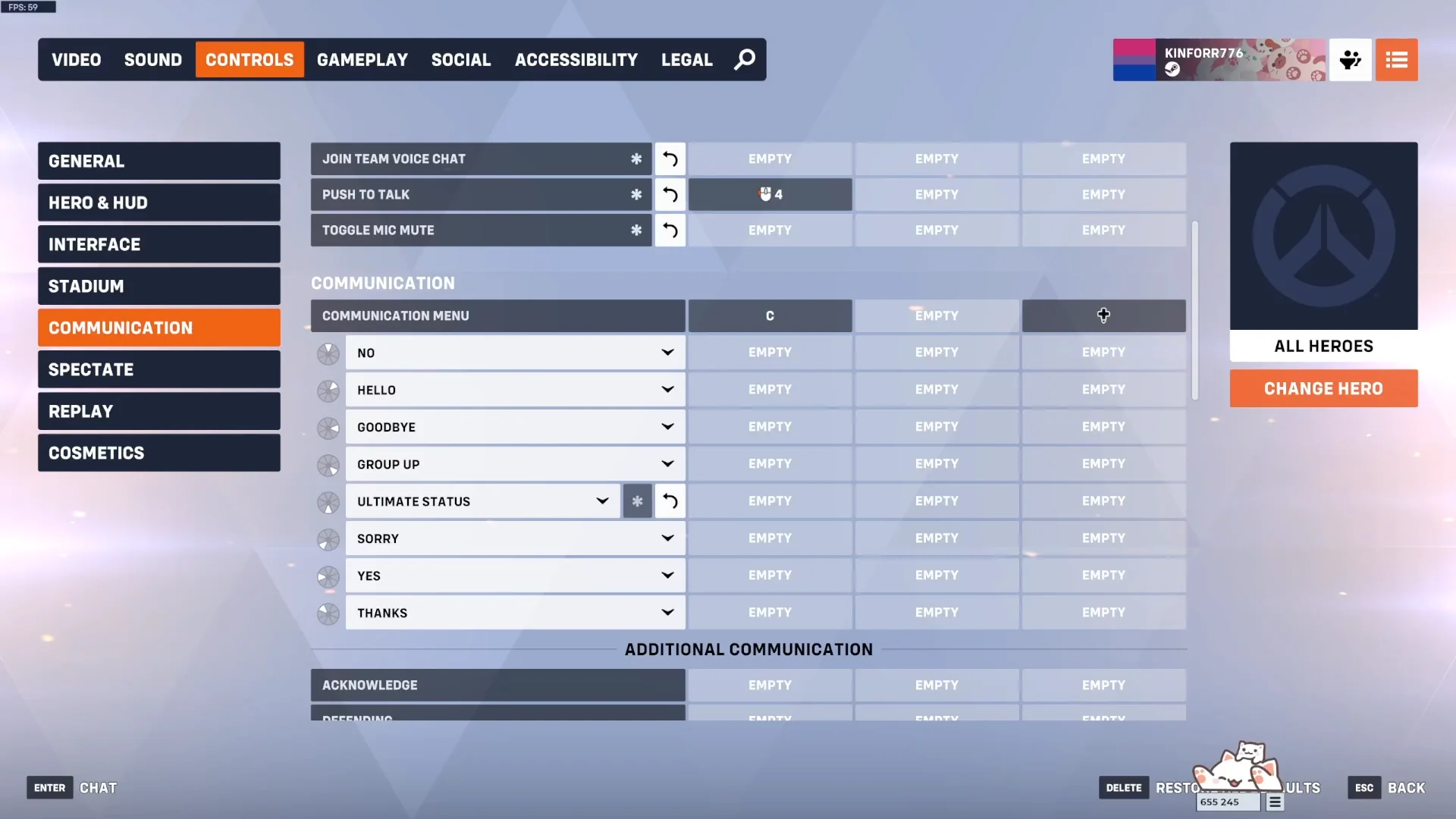
Task: Click the CHANGE HERO button
Action: (1323, 388)
